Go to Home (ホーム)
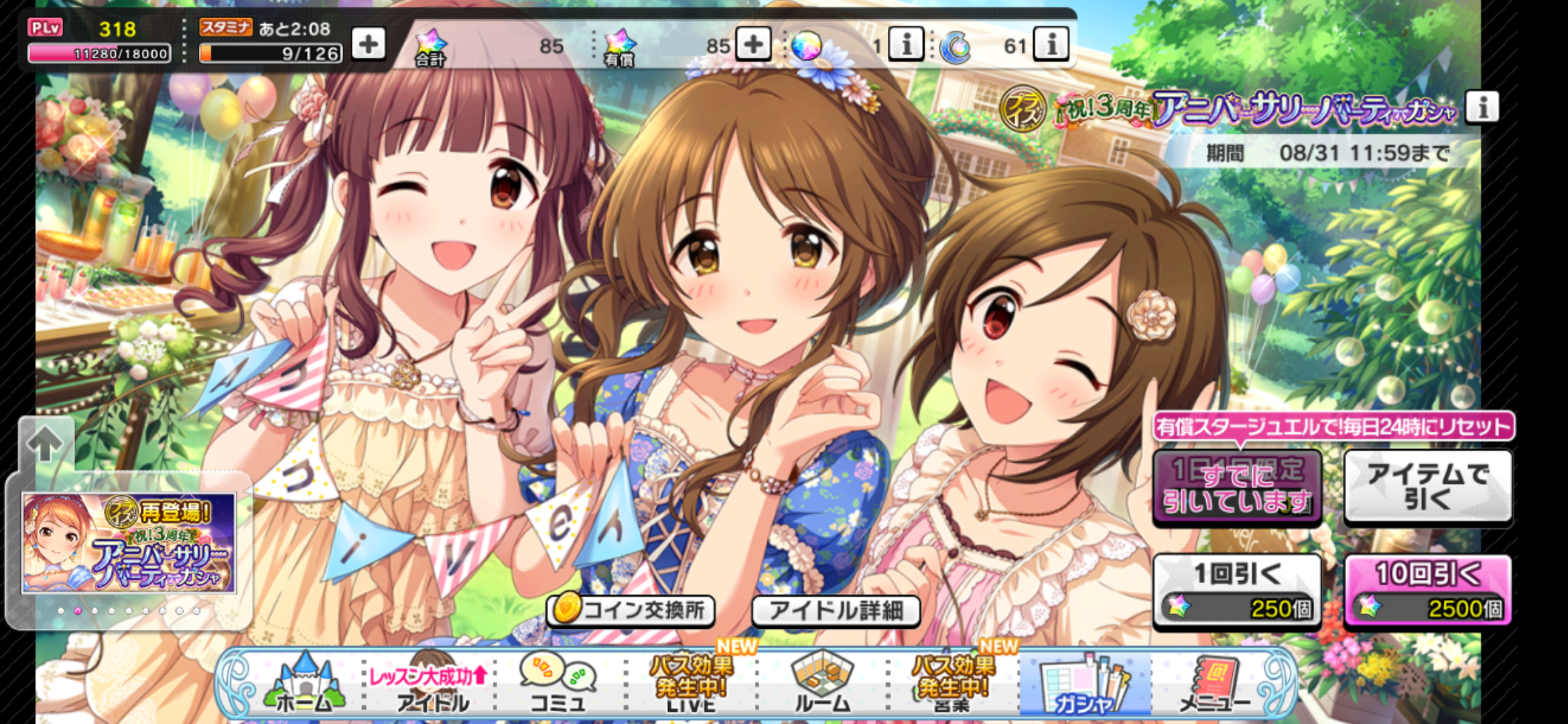The width and height of the screenshot is (1568, 724). tap(305, 685)
